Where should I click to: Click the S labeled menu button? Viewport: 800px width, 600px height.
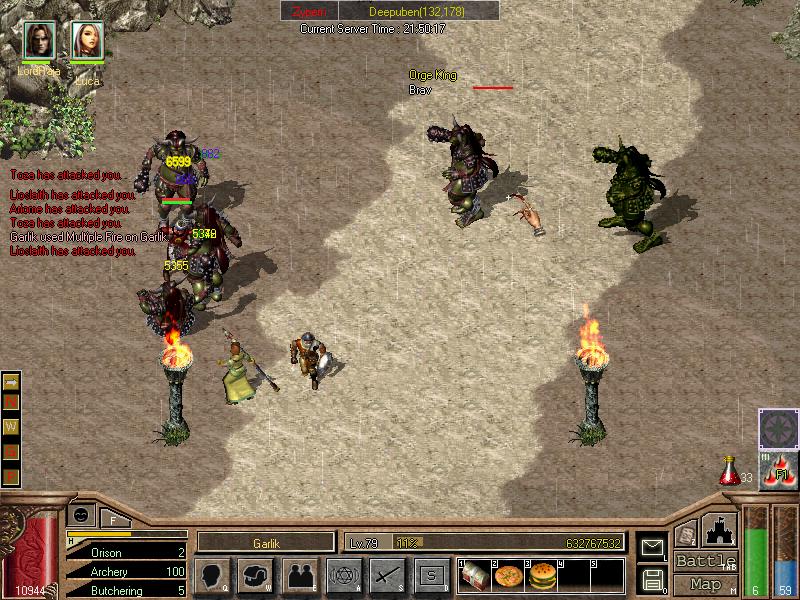coord(431,575)
